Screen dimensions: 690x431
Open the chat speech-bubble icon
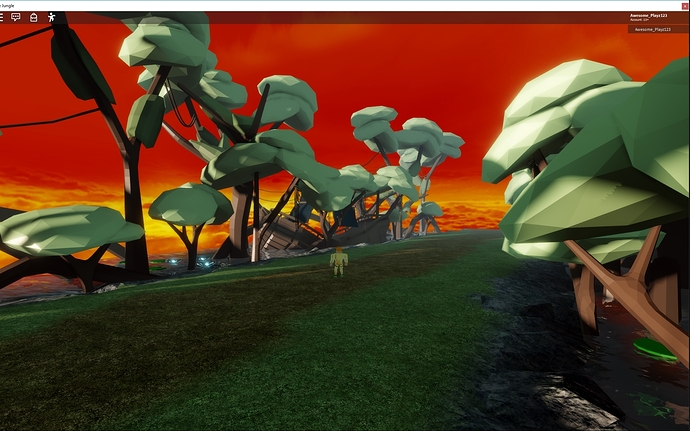tap(15, 17)
